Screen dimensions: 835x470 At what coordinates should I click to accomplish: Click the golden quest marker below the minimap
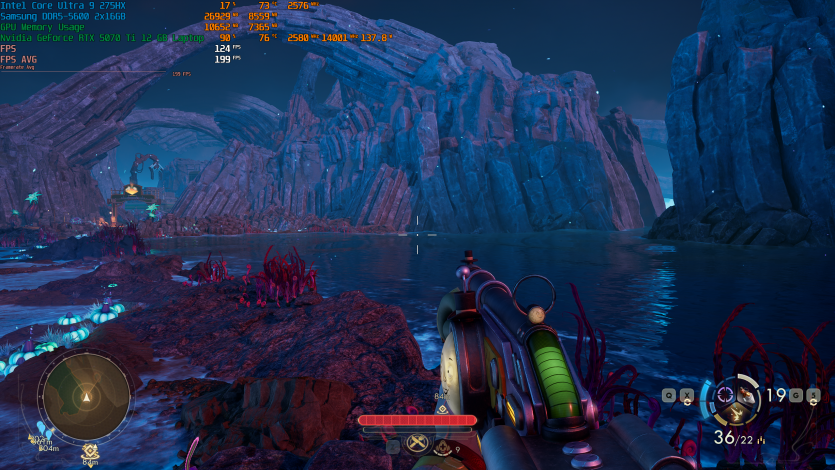coord(89,451)
